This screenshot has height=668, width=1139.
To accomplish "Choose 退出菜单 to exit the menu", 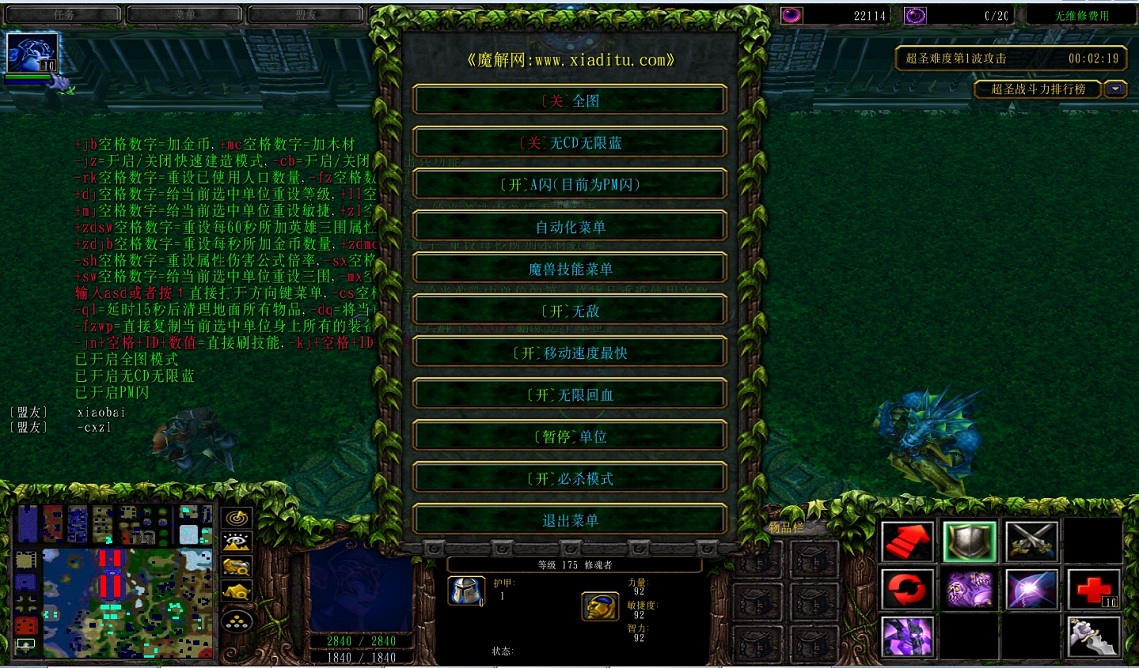I will coord(570,520).
